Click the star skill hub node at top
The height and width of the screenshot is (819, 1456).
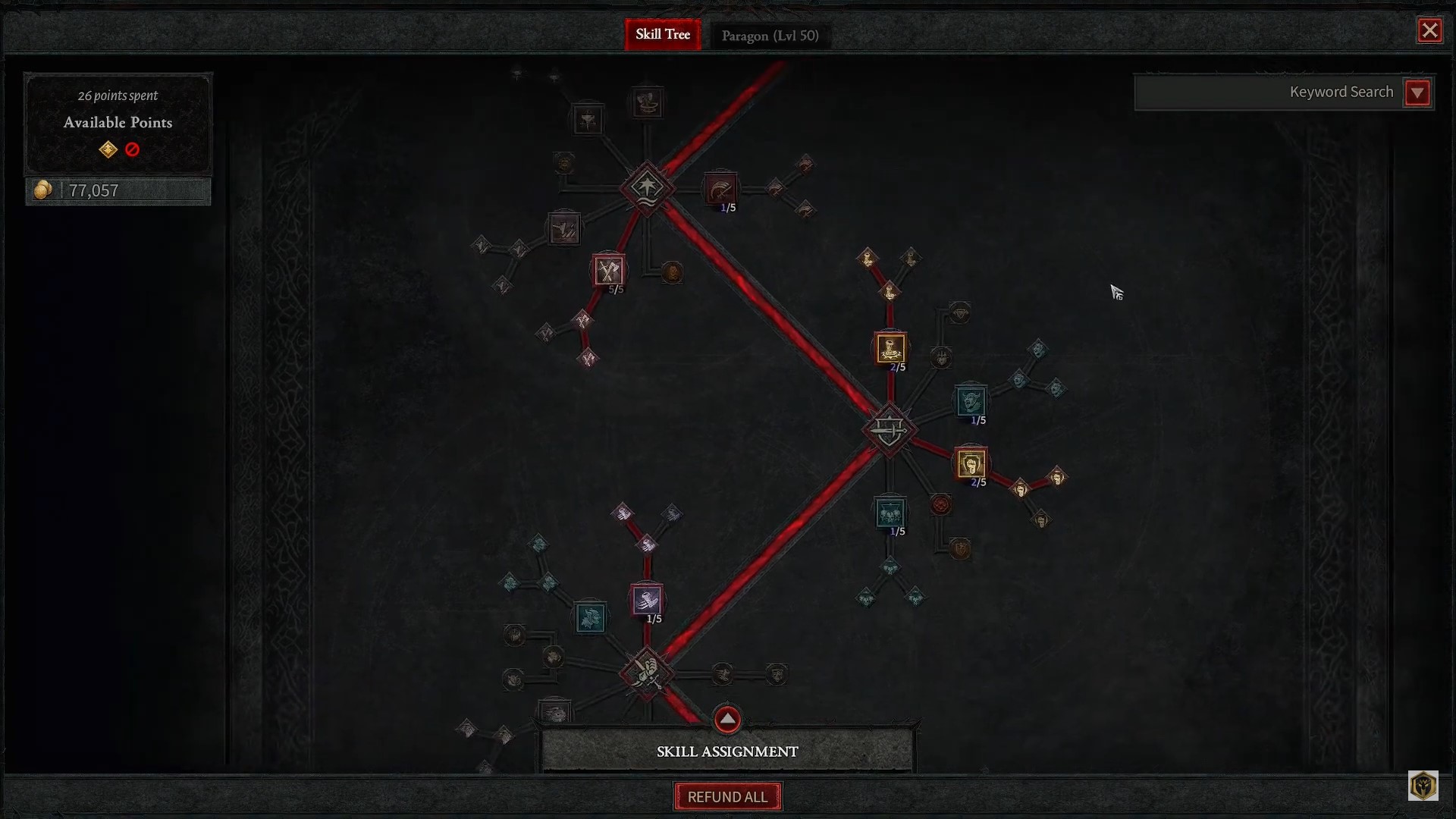click(x=646, y=187)
